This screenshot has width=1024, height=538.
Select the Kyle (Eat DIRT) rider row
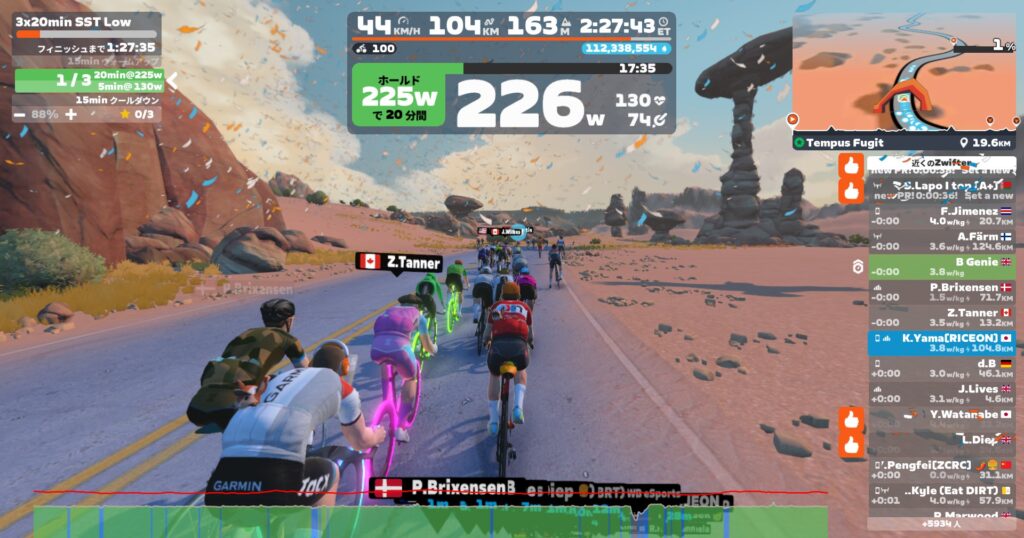click(x=942, y=495)
